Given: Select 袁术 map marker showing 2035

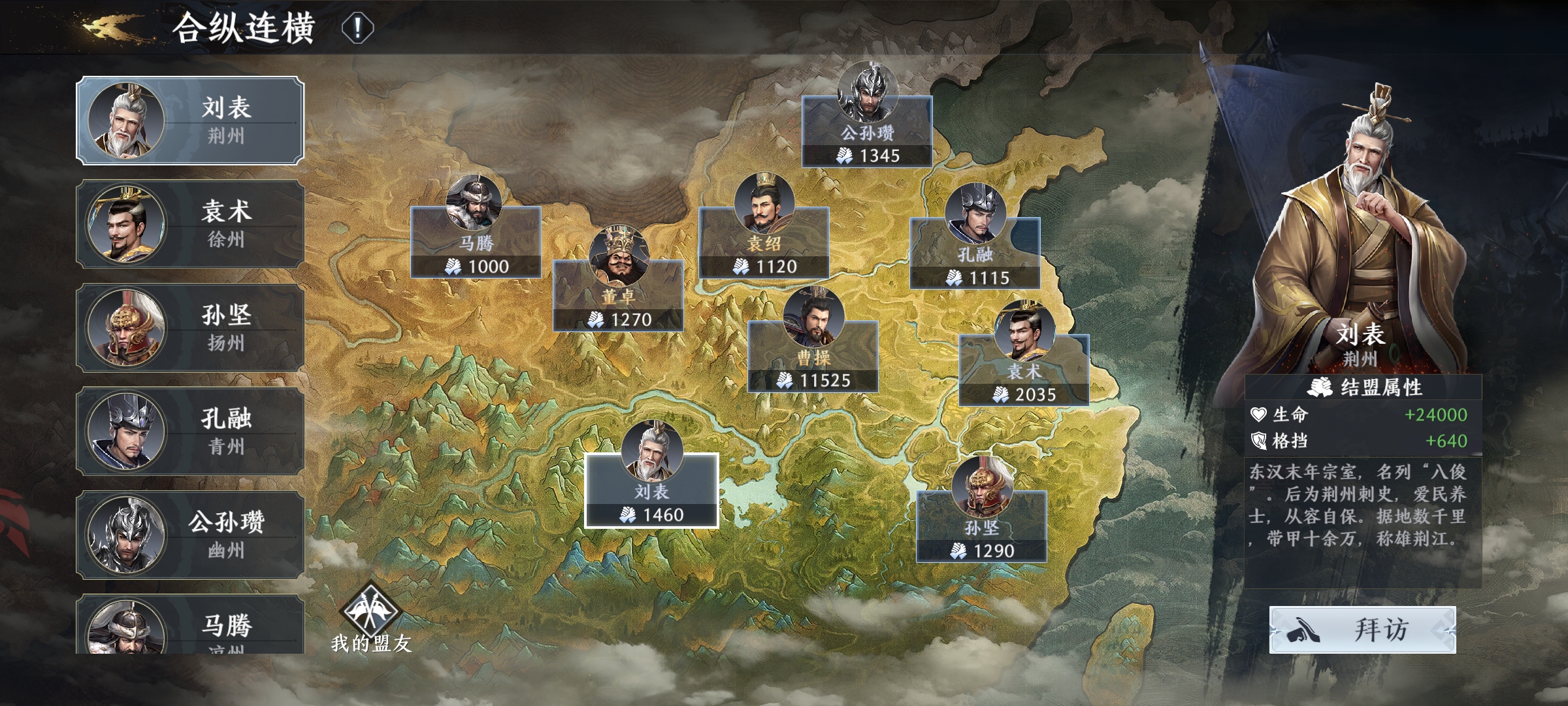Looking at the screenshot, I should [1024, 370].
